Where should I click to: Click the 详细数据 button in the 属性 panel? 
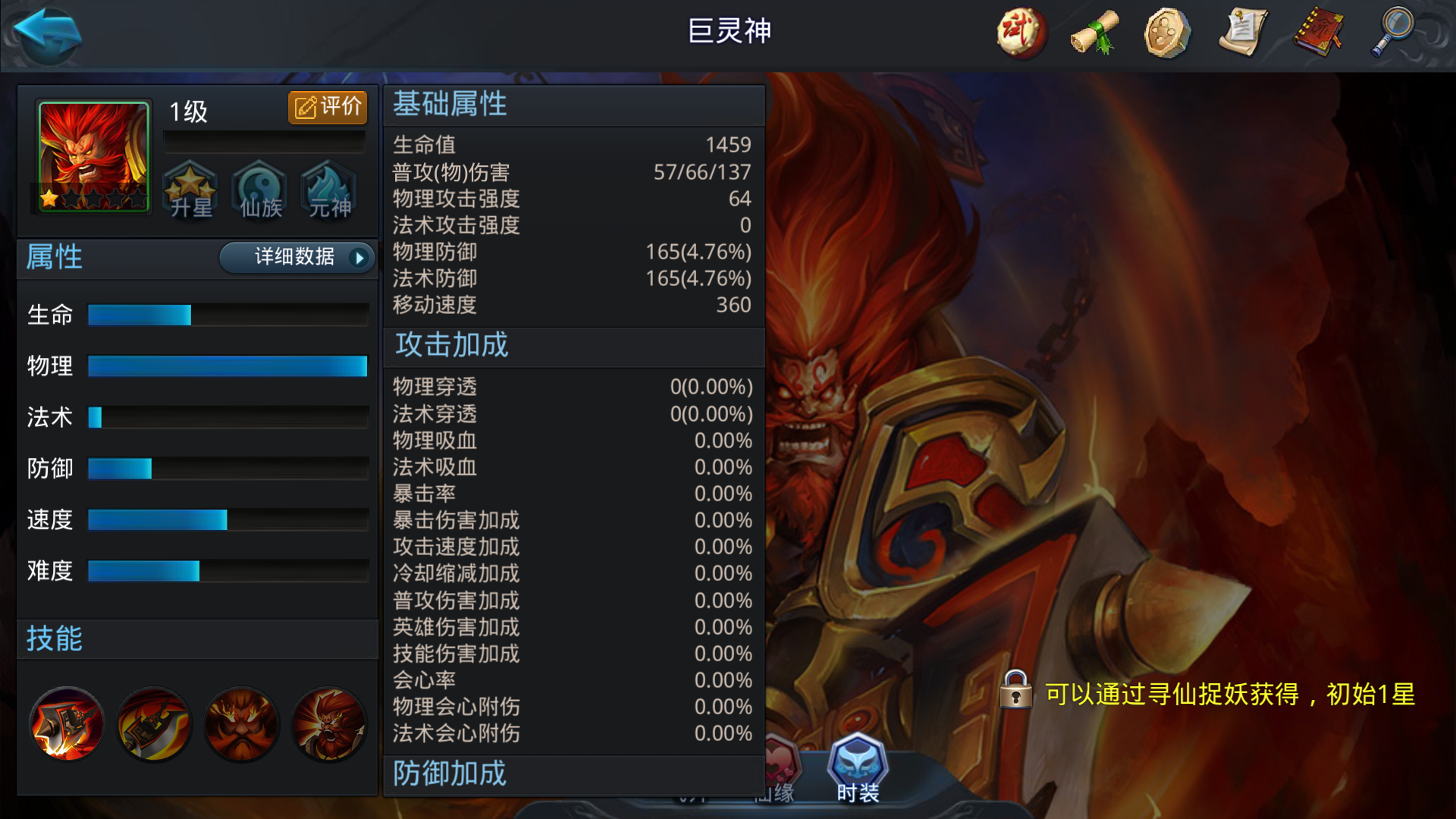[296, 258]
